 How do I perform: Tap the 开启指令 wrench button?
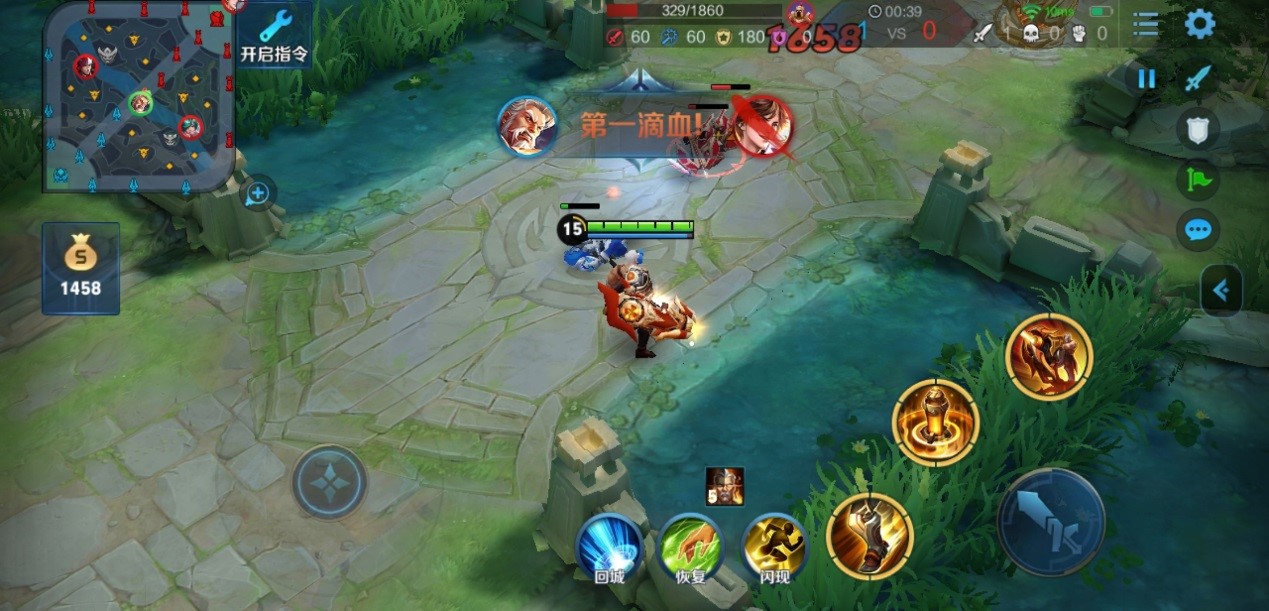click(275, 34)
